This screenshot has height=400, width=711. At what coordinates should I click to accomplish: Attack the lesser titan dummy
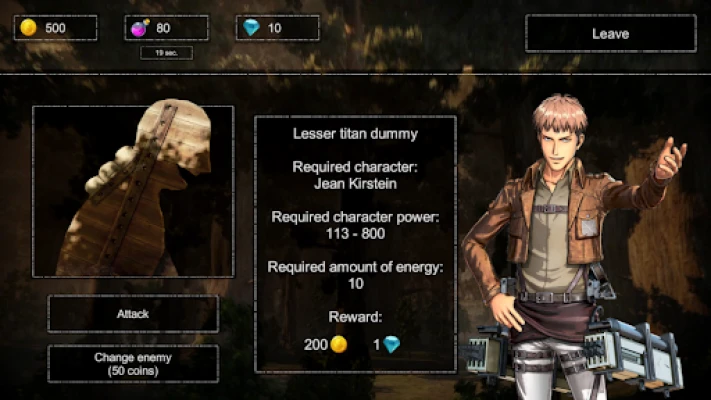point(133,314)
